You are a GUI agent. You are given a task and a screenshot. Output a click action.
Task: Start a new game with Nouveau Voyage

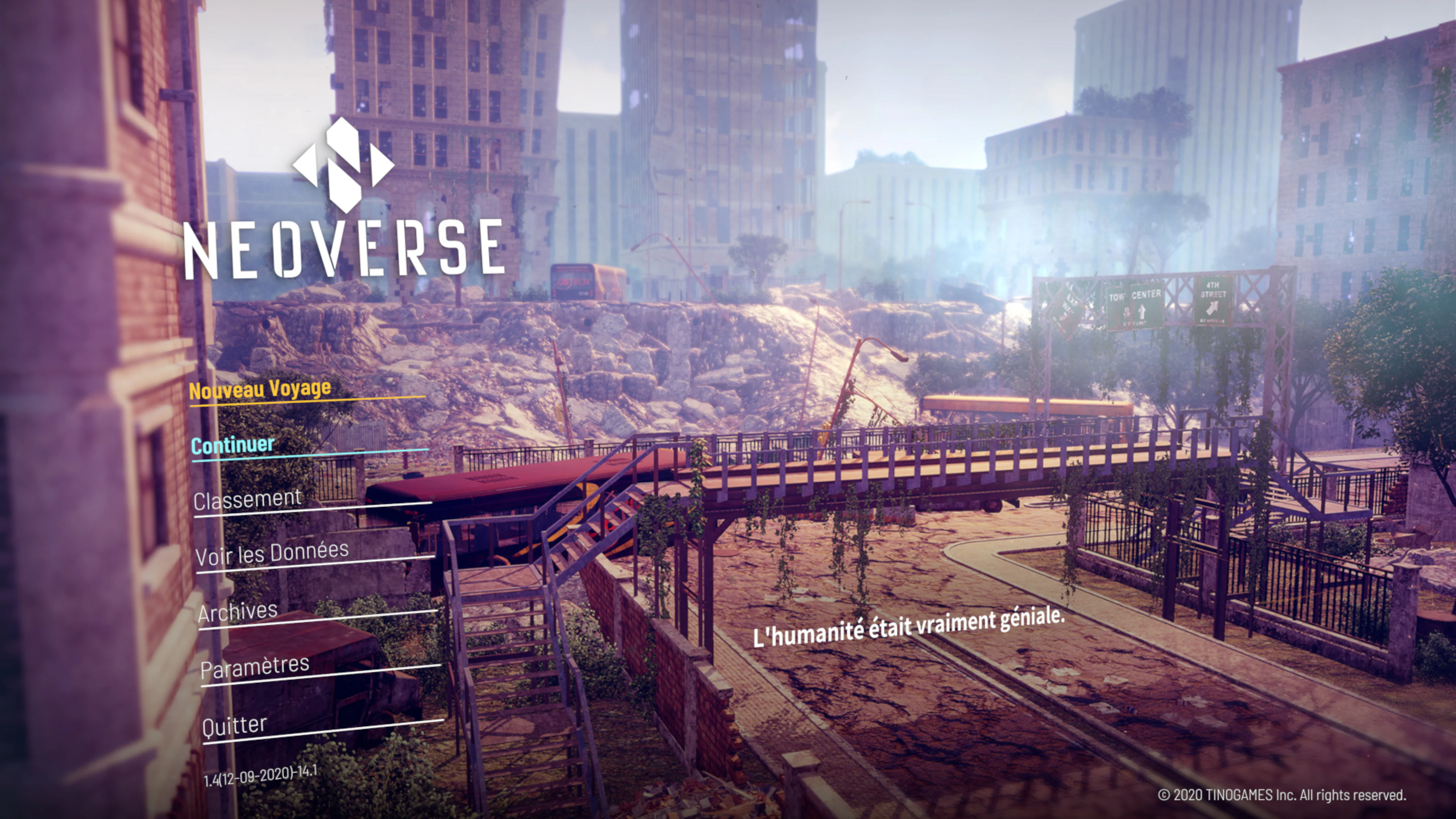[x=259, y=389]
